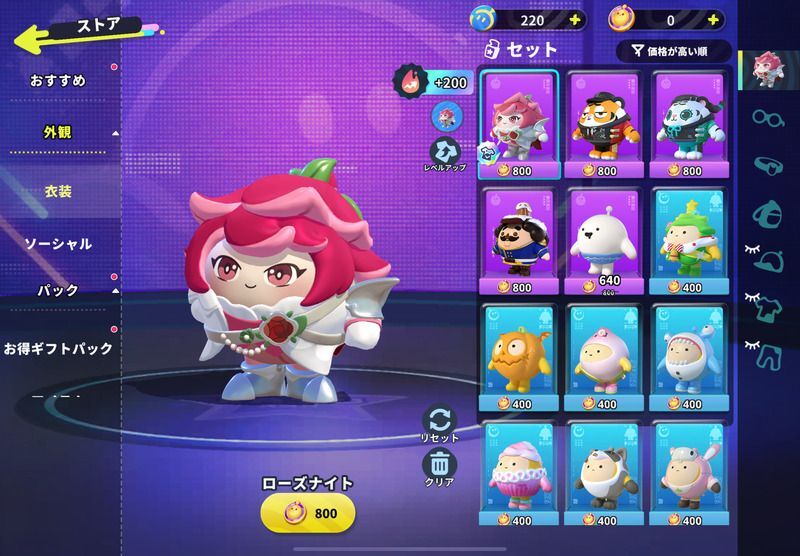Switch to the pants category tab
Screen dimensions: 800x556
coord(766,352)
